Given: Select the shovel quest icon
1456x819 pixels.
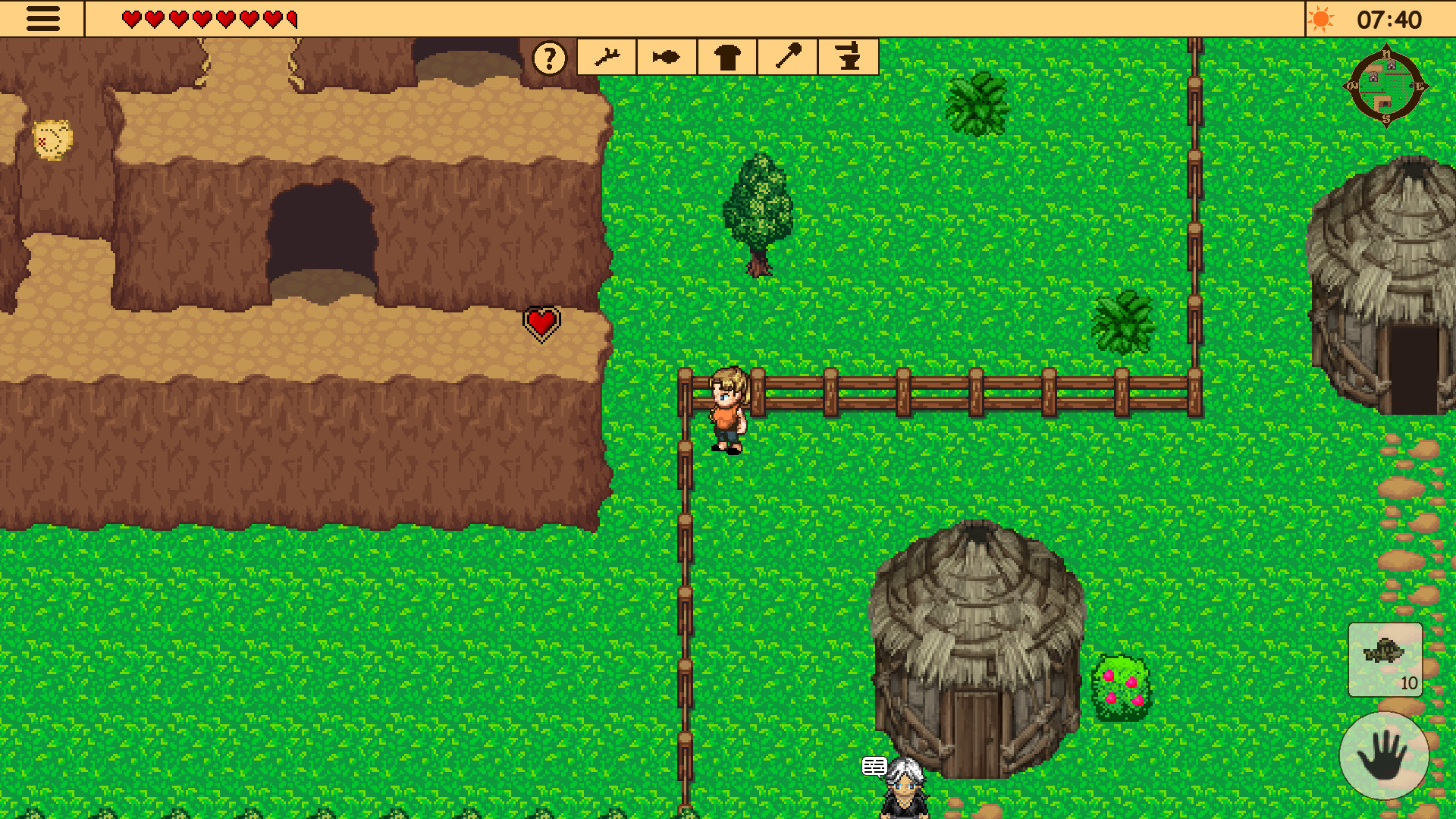Looking at the screenshot, I should [x=787, y=57].
